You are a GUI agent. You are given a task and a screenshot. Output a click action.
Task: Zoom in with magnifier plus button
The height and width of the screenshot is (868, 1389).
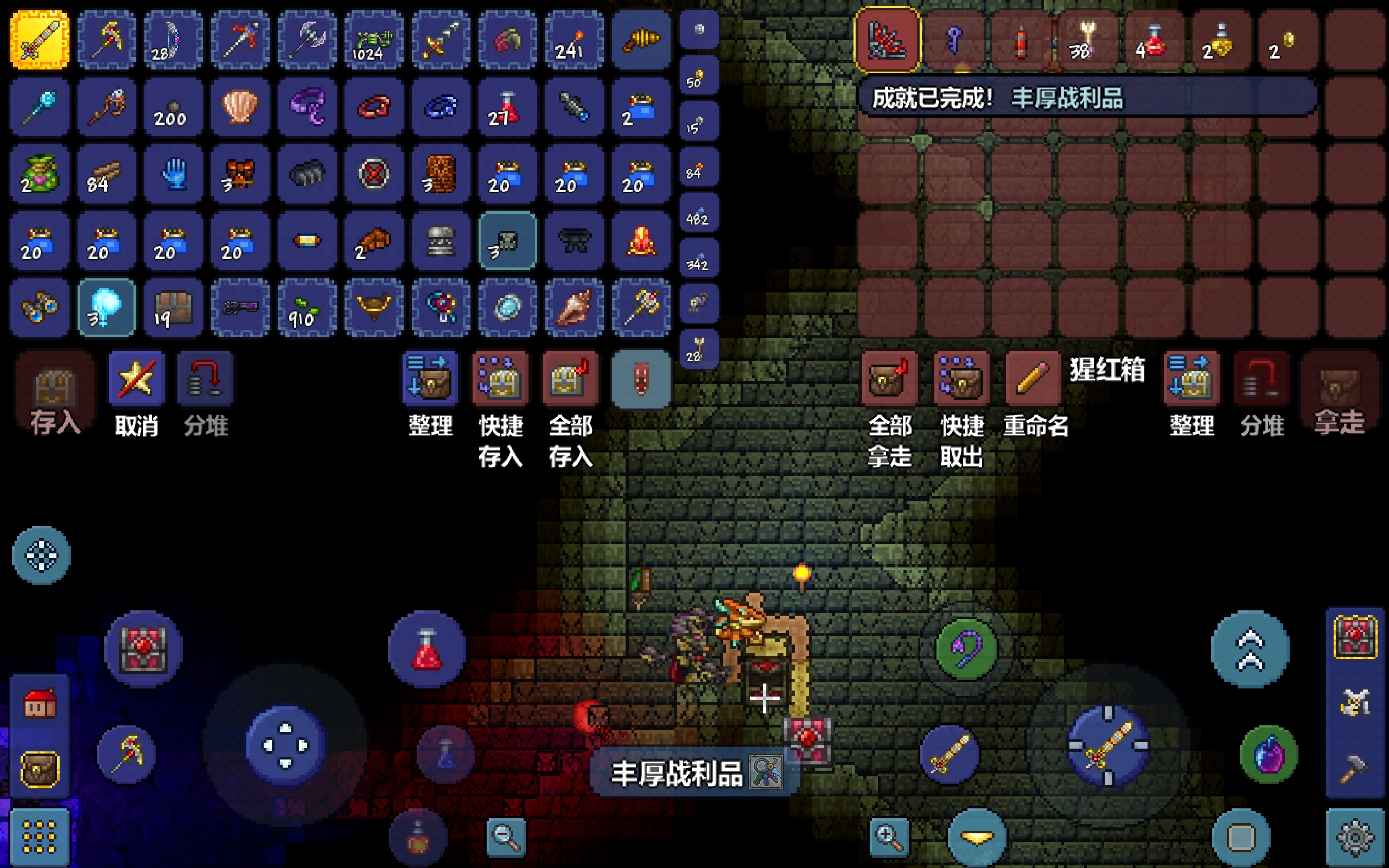(x=888, y=837)
